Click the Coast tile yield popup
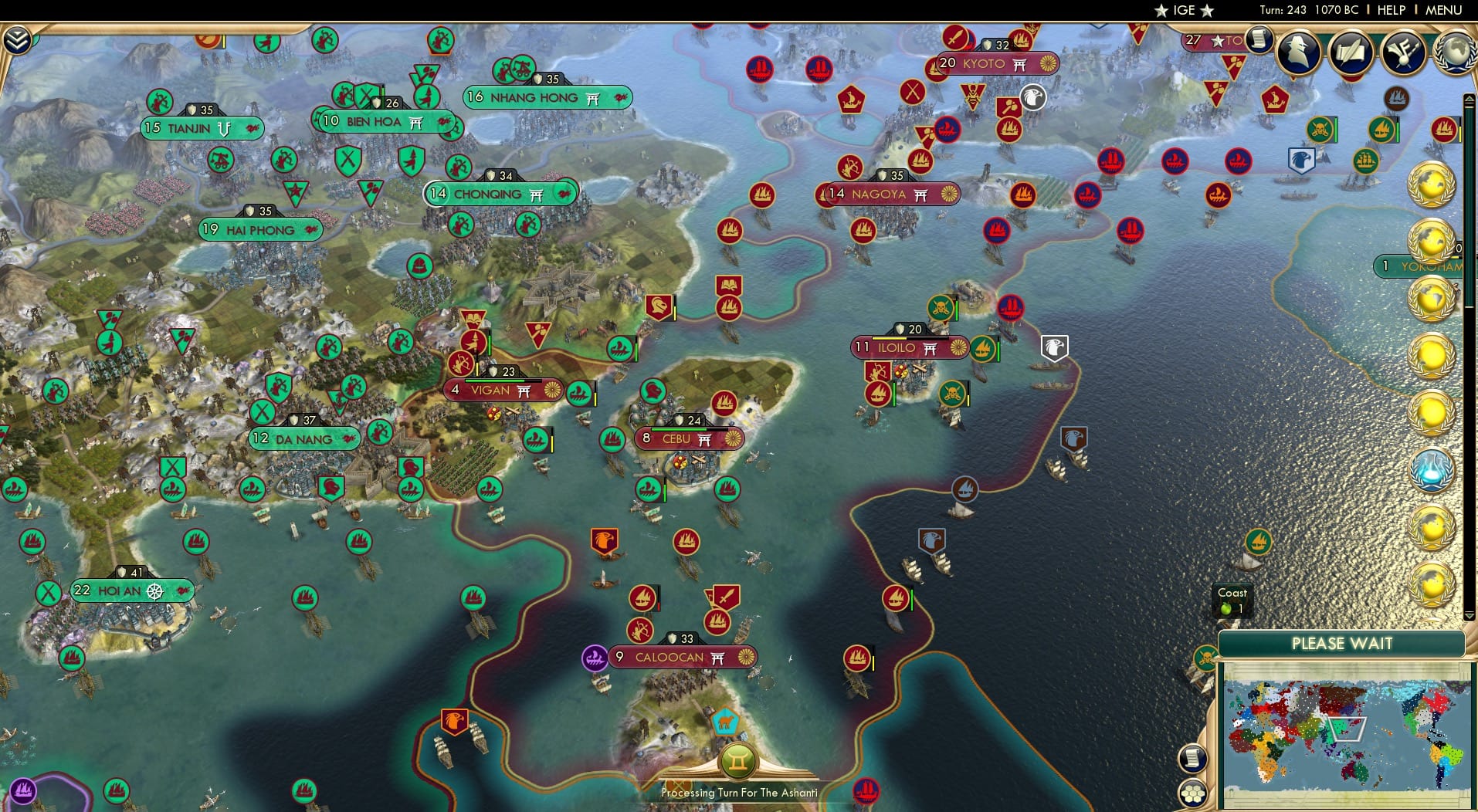This screenshot has width=1478, height=812. 1232,601
